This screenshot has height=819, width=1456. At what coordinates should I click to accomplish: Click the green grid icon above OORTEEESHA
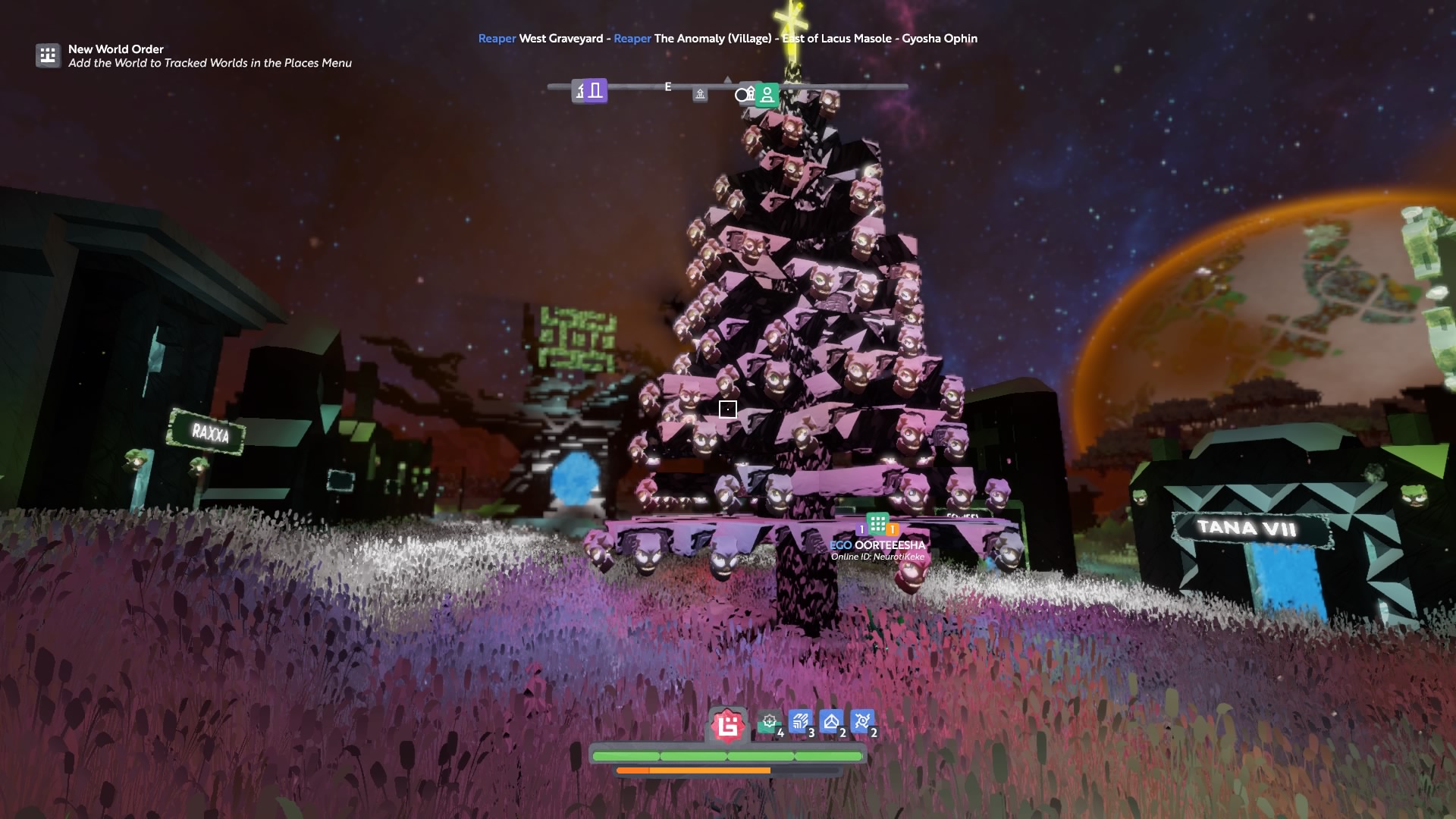tap(877, 523)
